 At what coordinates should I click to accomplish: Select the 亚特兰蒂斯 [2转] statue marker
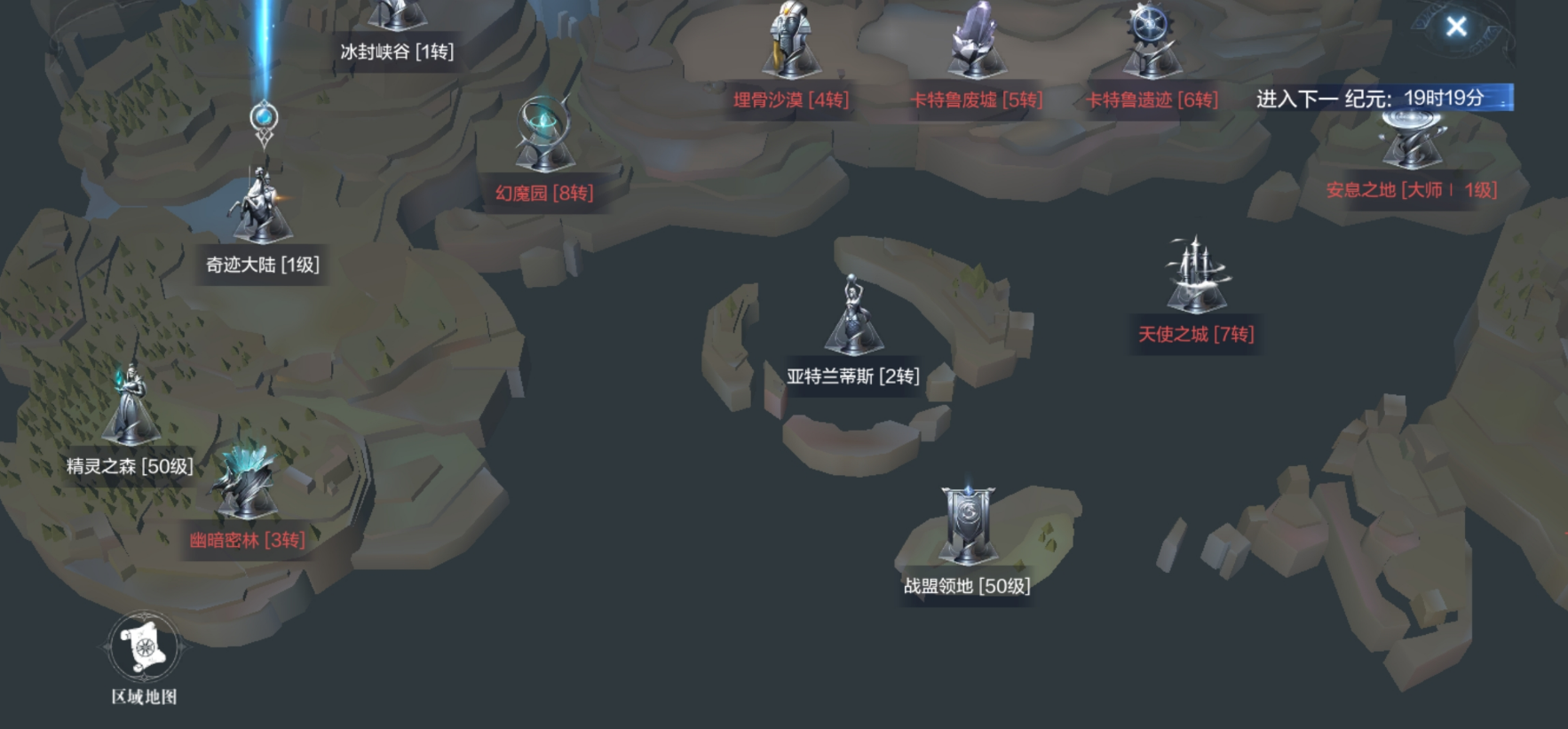[852, 318]
